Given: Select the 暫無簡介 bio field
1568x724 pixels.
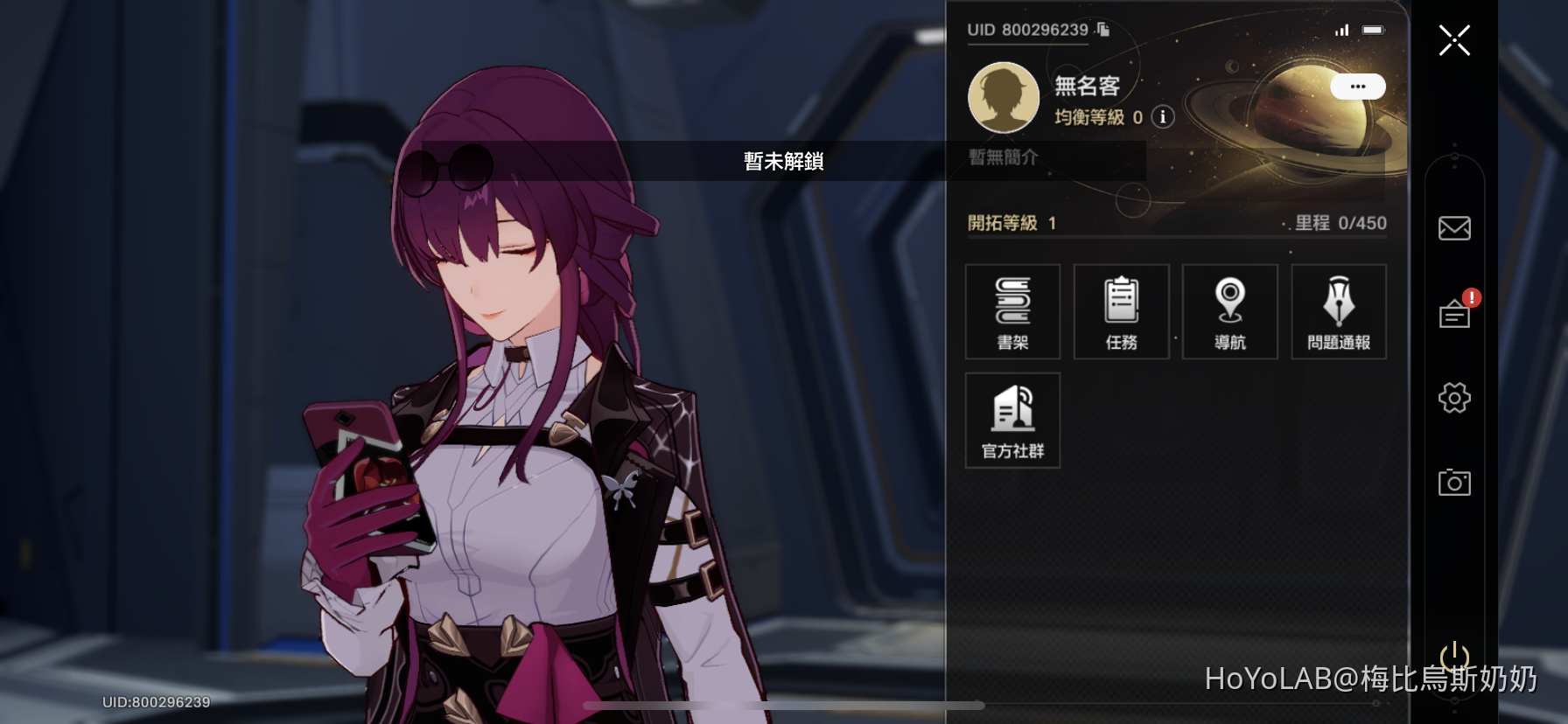Looking at the screenshot, I should (1006, 158).
